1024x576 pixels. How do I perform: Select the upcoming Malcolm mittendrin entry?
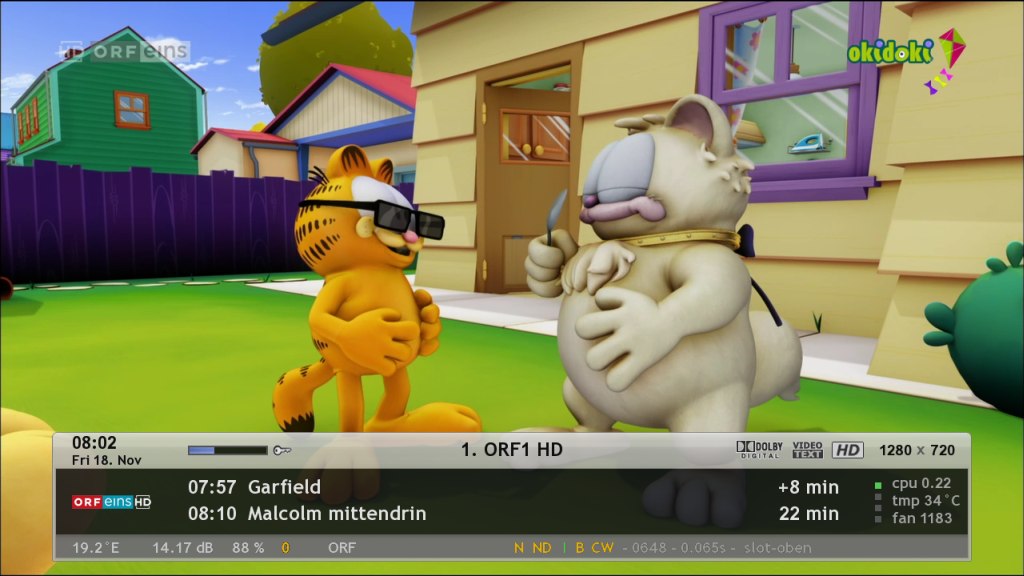(307, 513)
